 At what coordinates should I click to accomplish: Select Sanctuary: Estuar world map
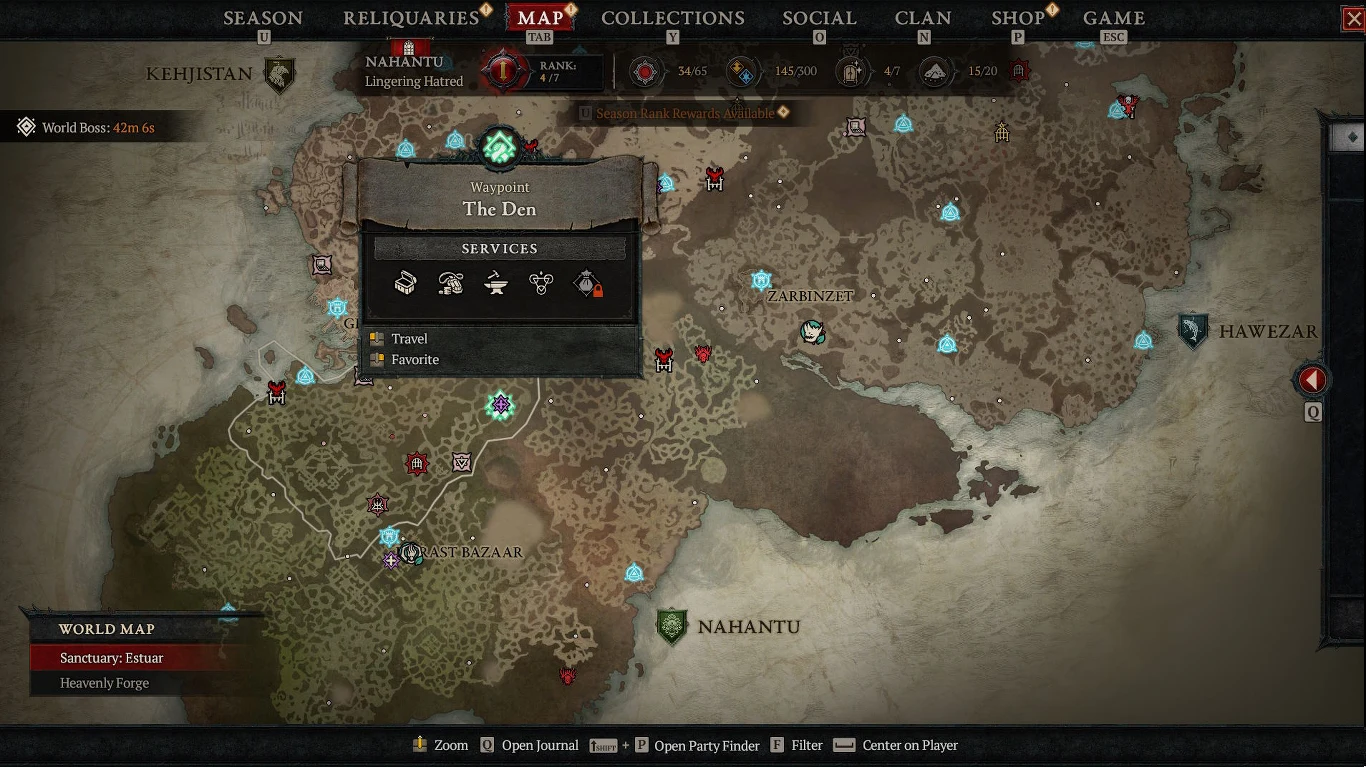(111, 658)
